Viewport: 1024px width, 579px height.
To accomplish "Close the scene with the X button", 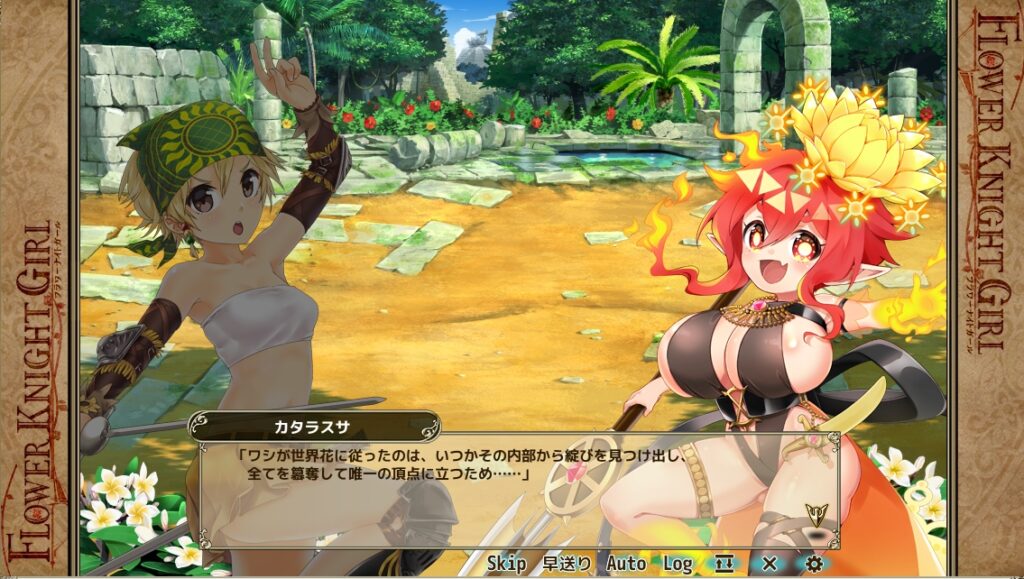I will [769, 564].
